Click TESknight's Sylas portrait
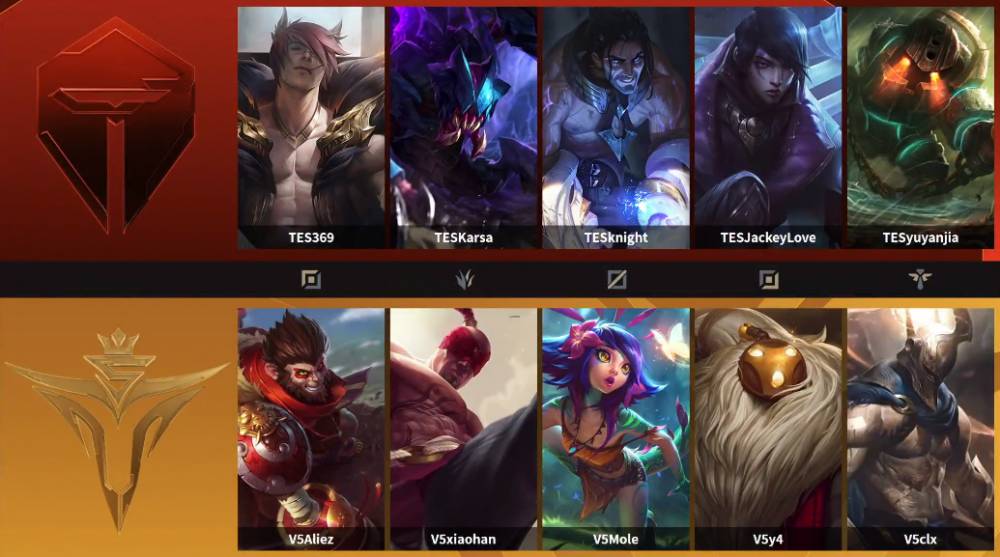The image size is (1000, 557). pyautogui.click(x=616, y=127)
